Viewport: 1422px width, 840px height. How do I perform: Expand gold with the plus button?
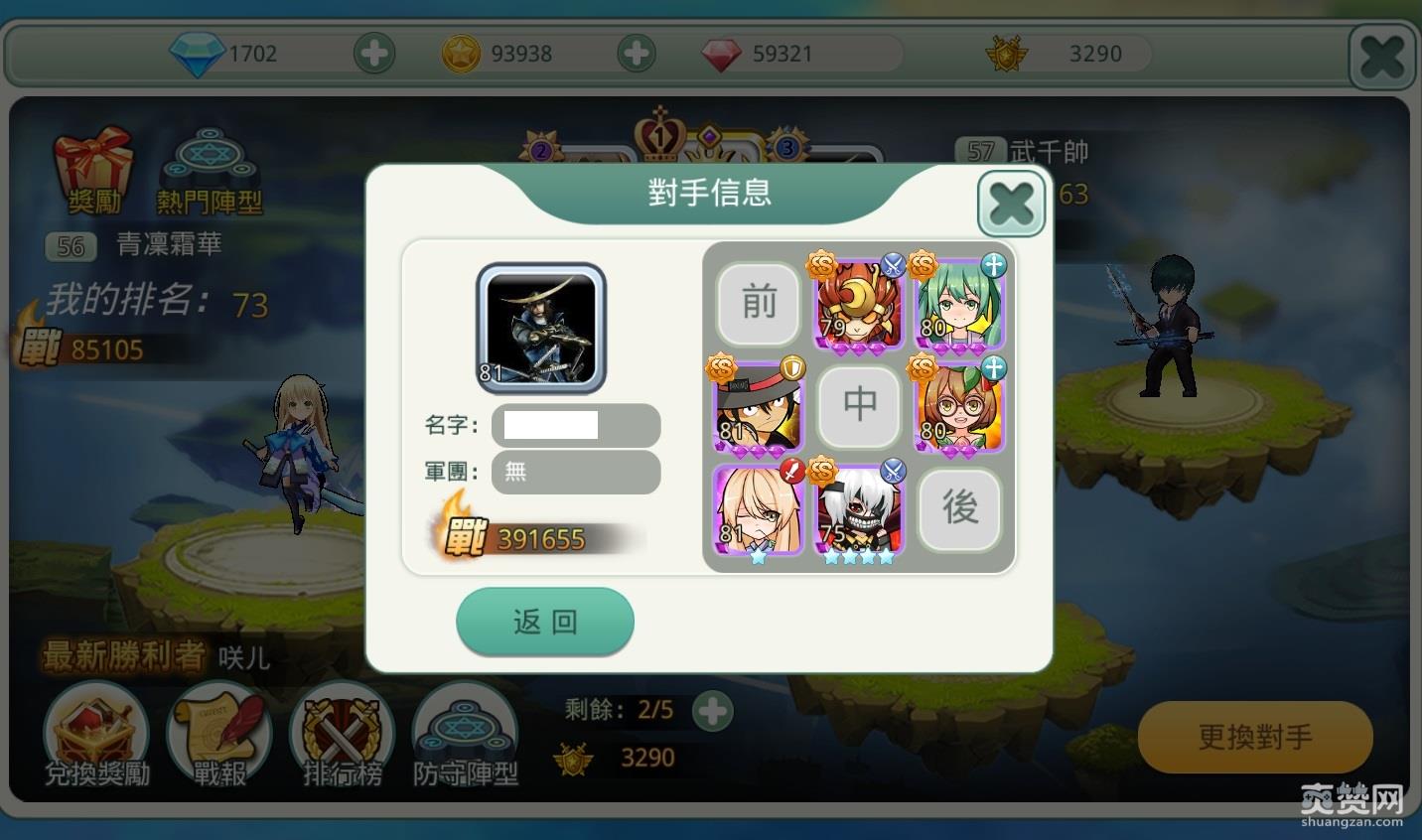click(637, 54)
